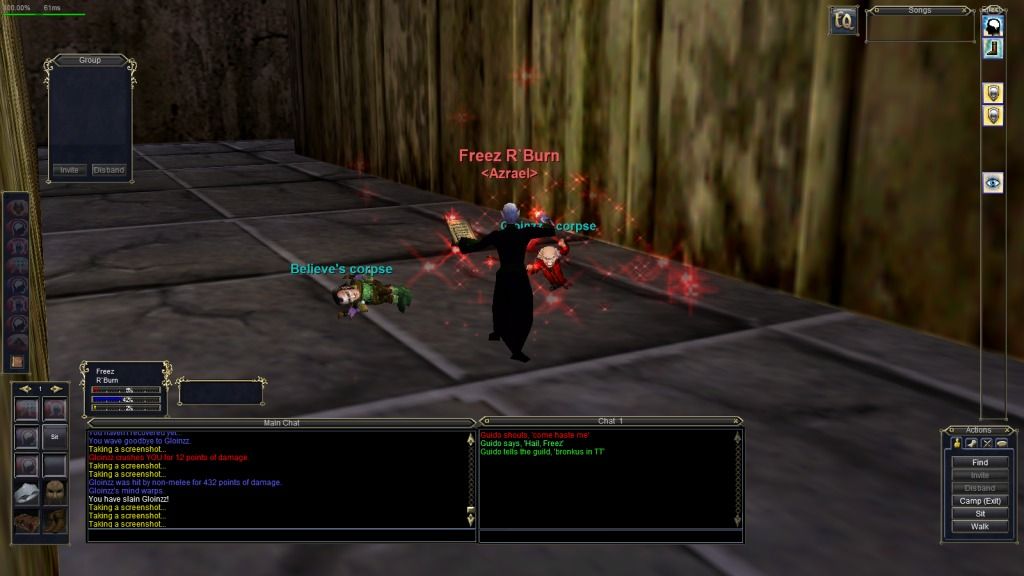Click the Find button in Actions
This screenshot has width=1024, height=576.
point(979,462)
